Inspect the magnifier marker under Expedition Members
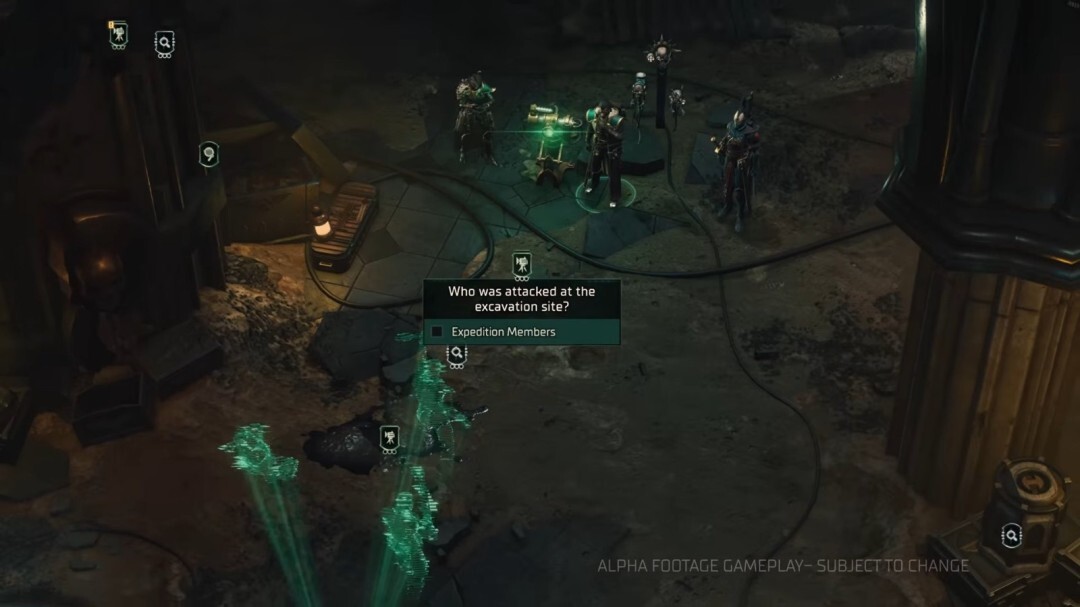The image size is (1080, 607). pyautogui.click(x=456, y=353)
